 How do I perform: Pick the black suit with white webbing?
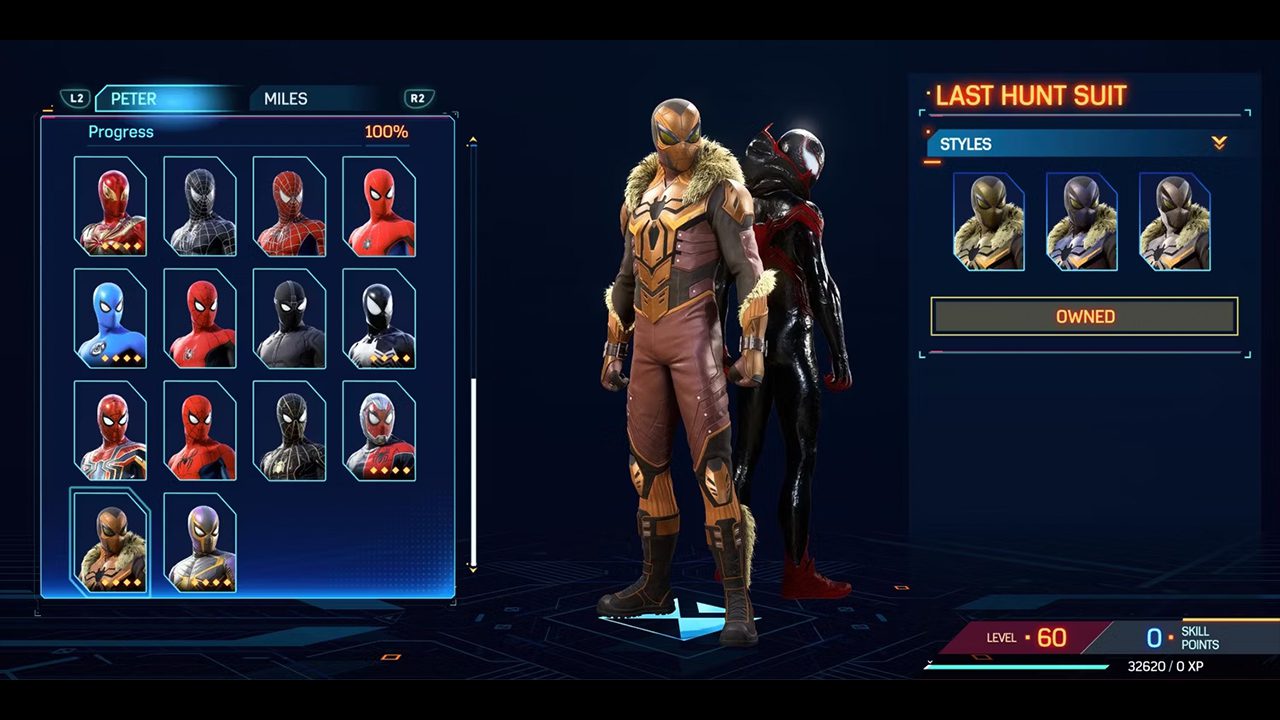click(x=200, y=207)
